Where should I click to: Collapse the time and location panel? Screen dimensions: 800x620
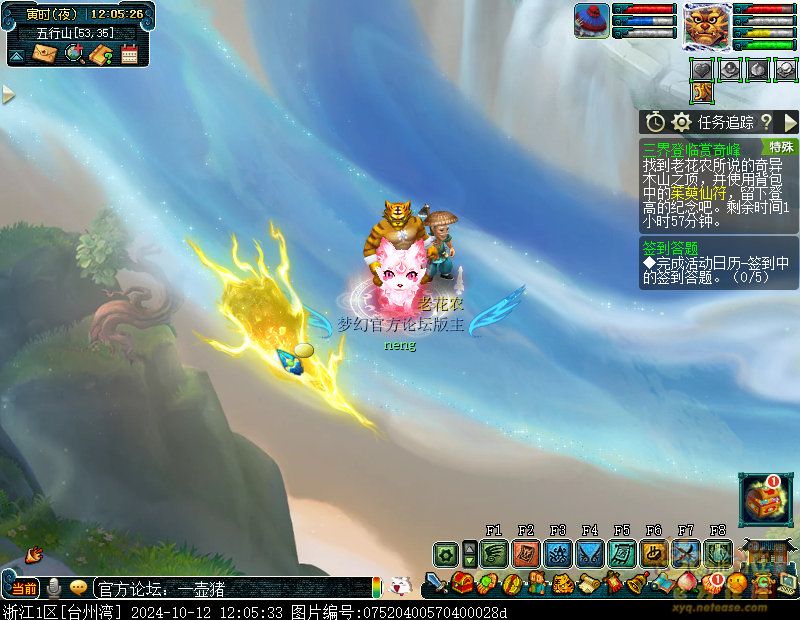click(x=16, y=56)
